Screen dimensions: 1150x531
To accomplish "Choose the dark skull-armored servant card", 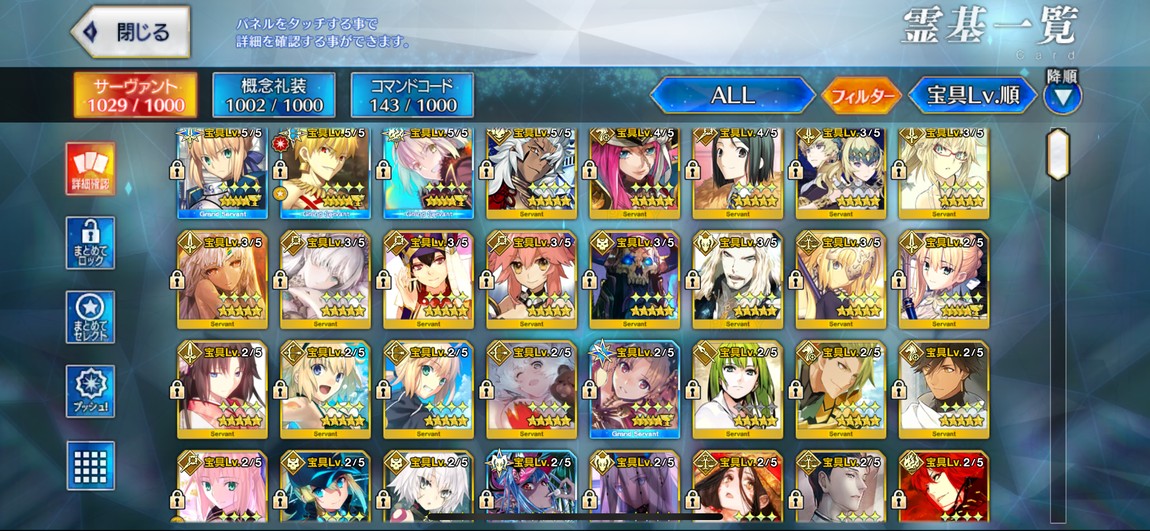I will pos(634,280).
